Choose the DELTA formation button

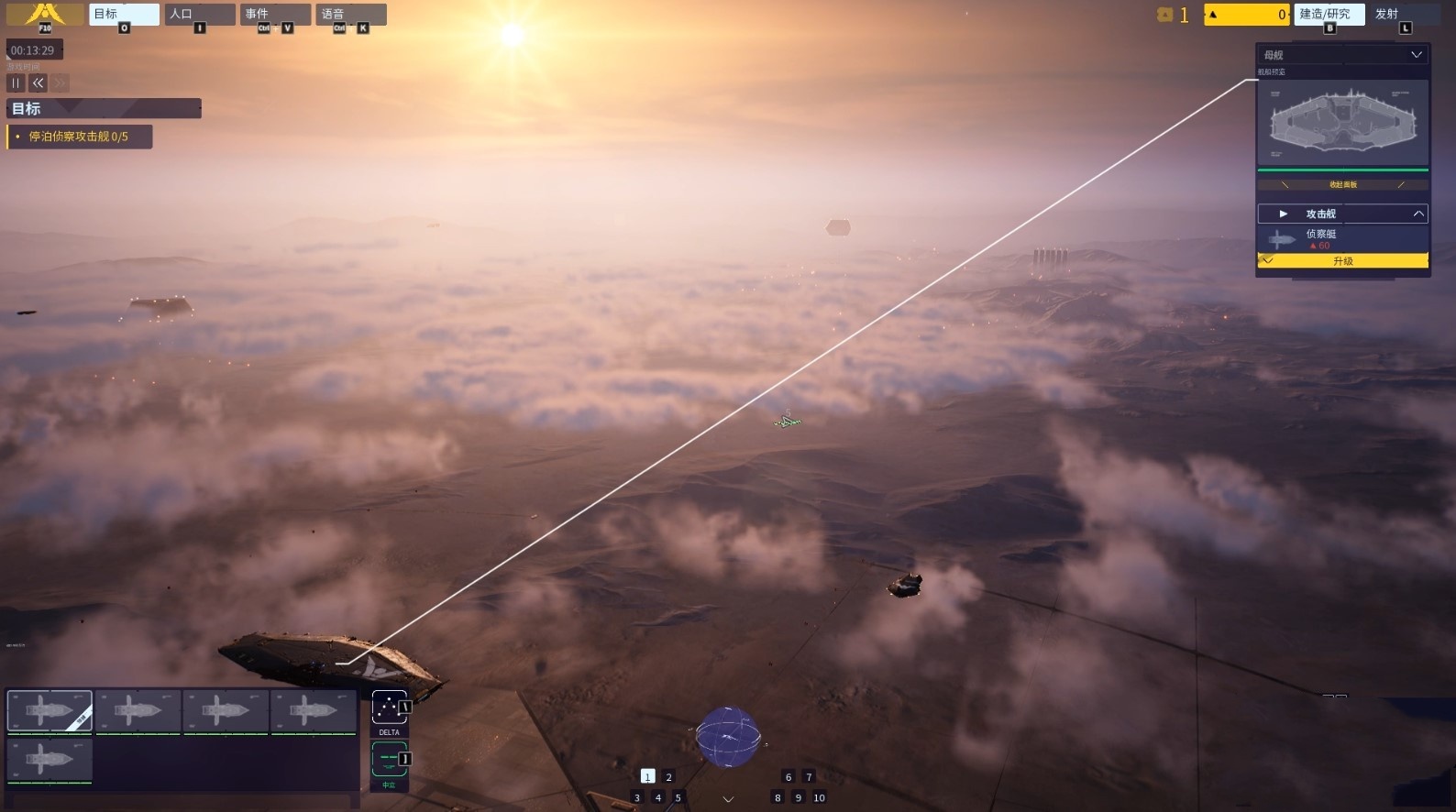coord(389,709)
